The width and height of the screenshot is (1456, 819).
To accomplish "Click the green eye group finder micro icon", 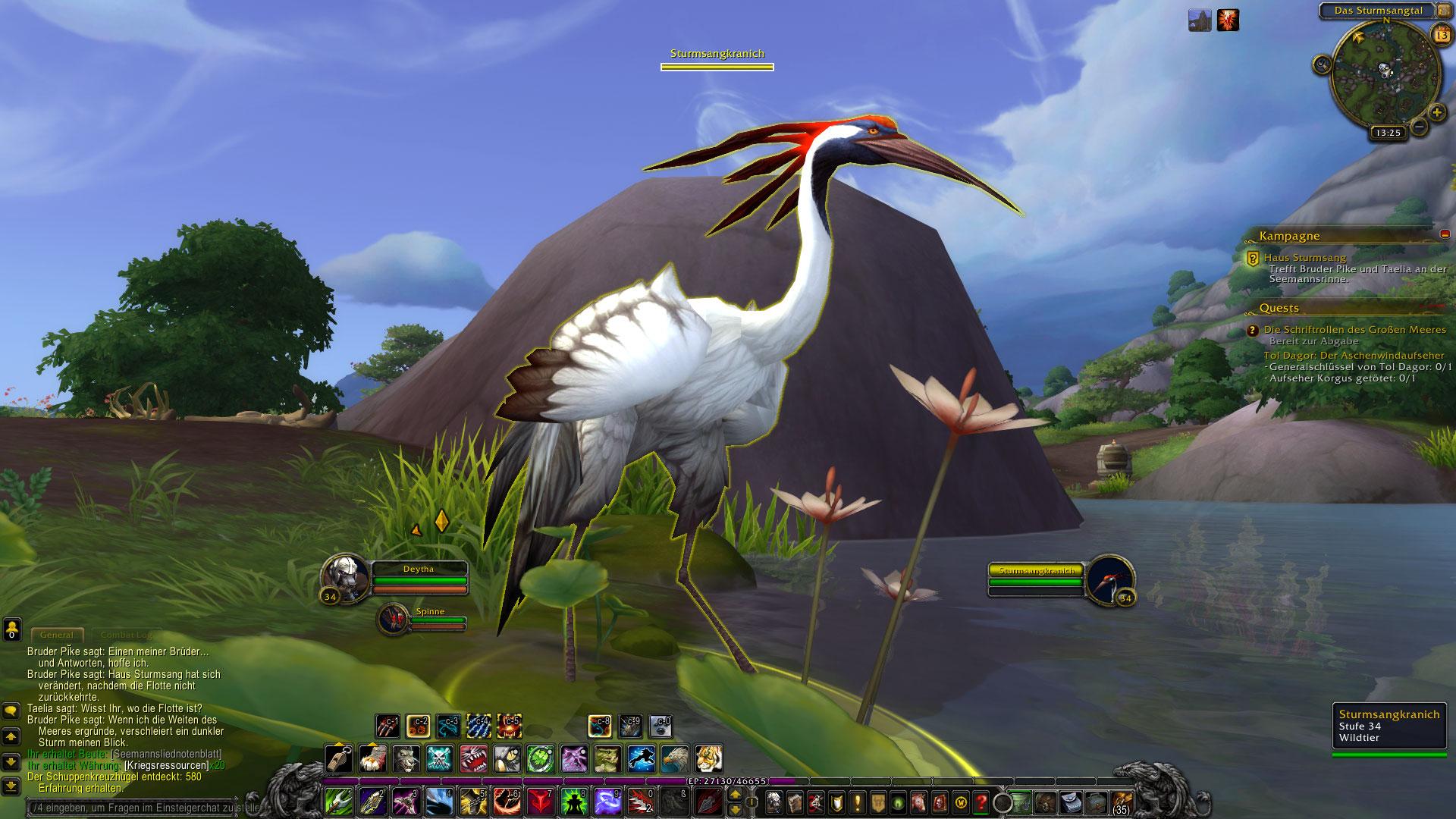I will click(897, 802).
